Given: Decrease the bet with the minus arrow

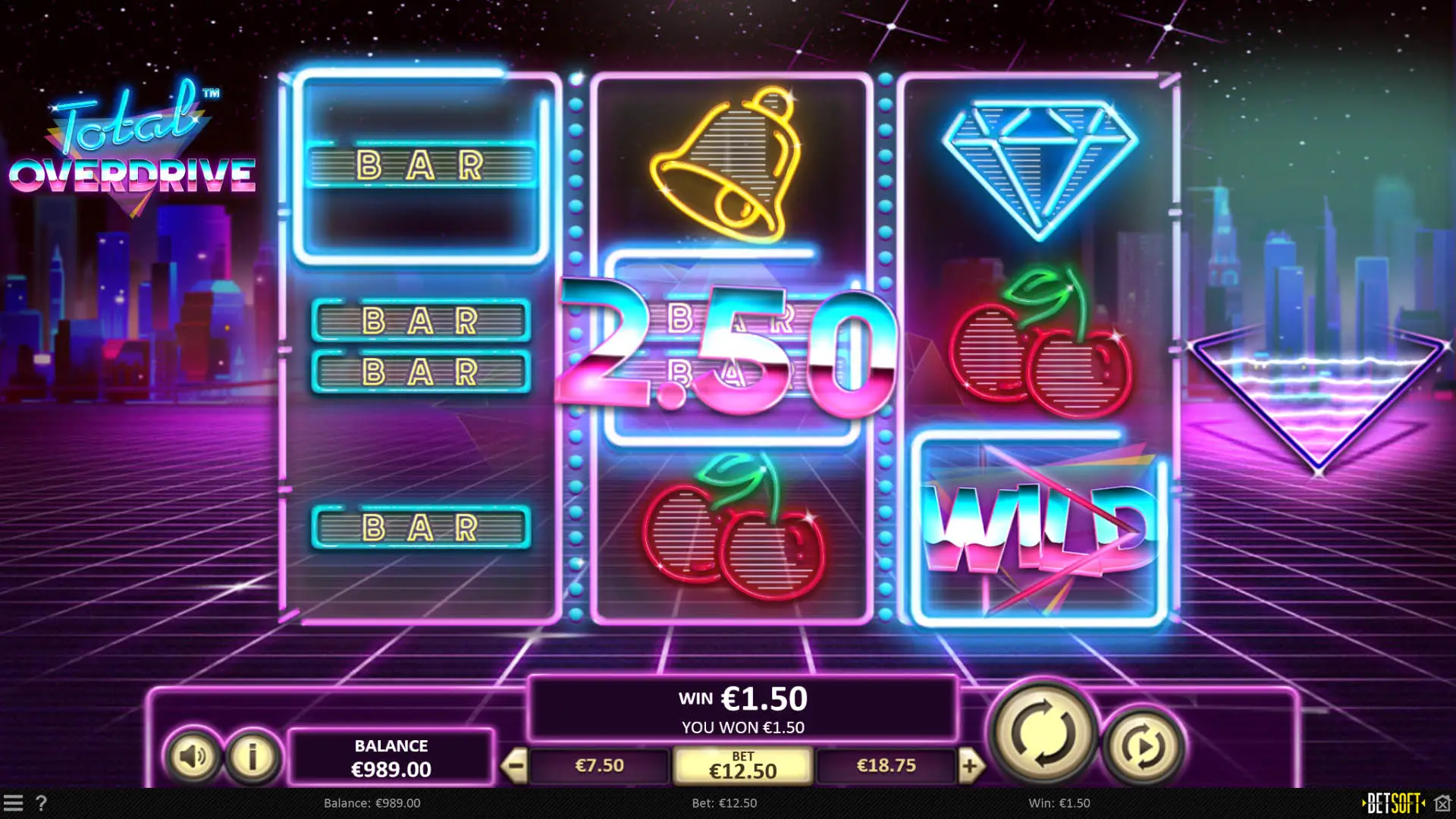Looking at the screenshot, I should tap(514, 766).
